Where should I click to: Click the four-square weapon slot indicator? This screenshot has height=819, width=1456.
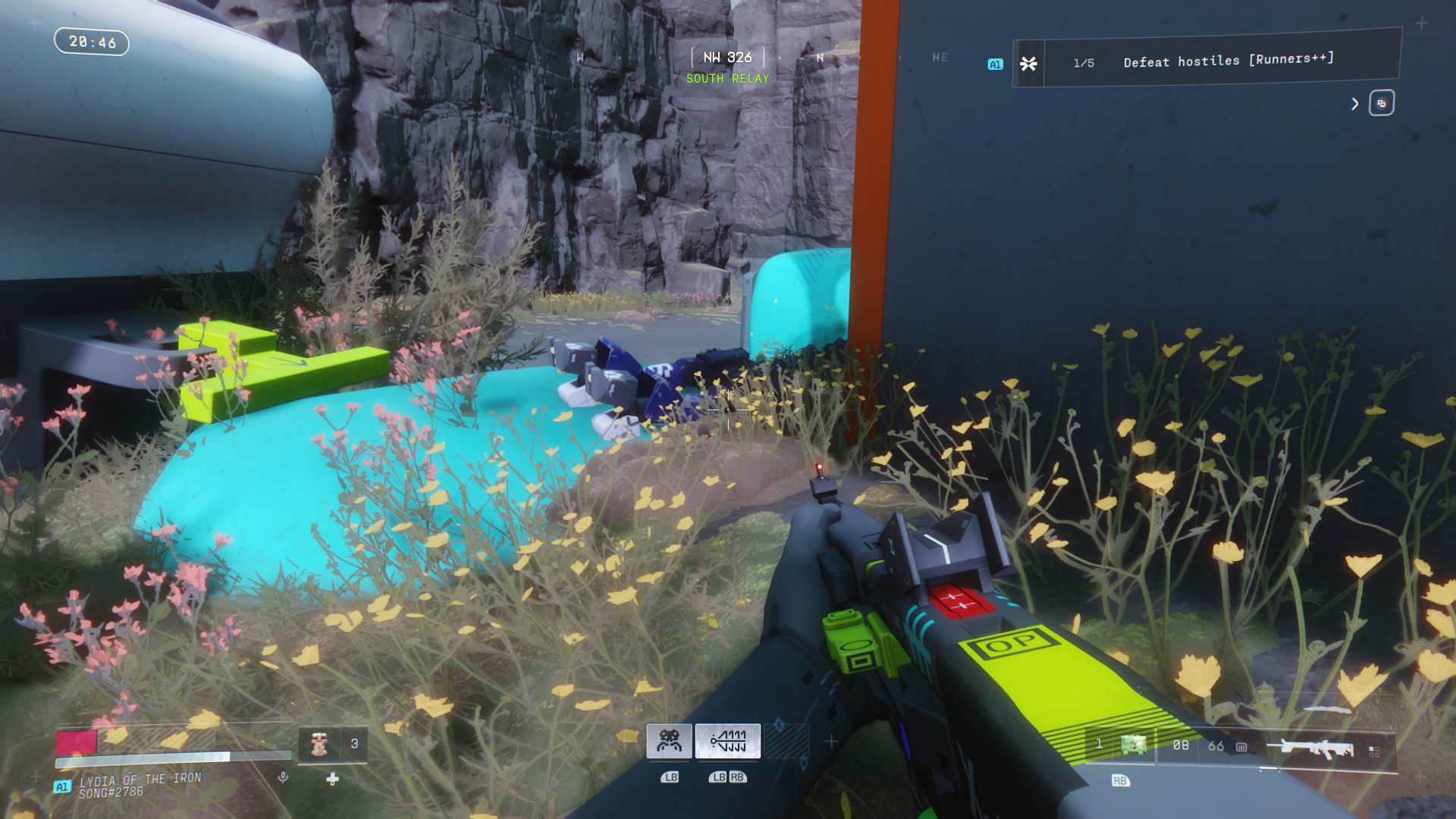[x=1373, y=751]
